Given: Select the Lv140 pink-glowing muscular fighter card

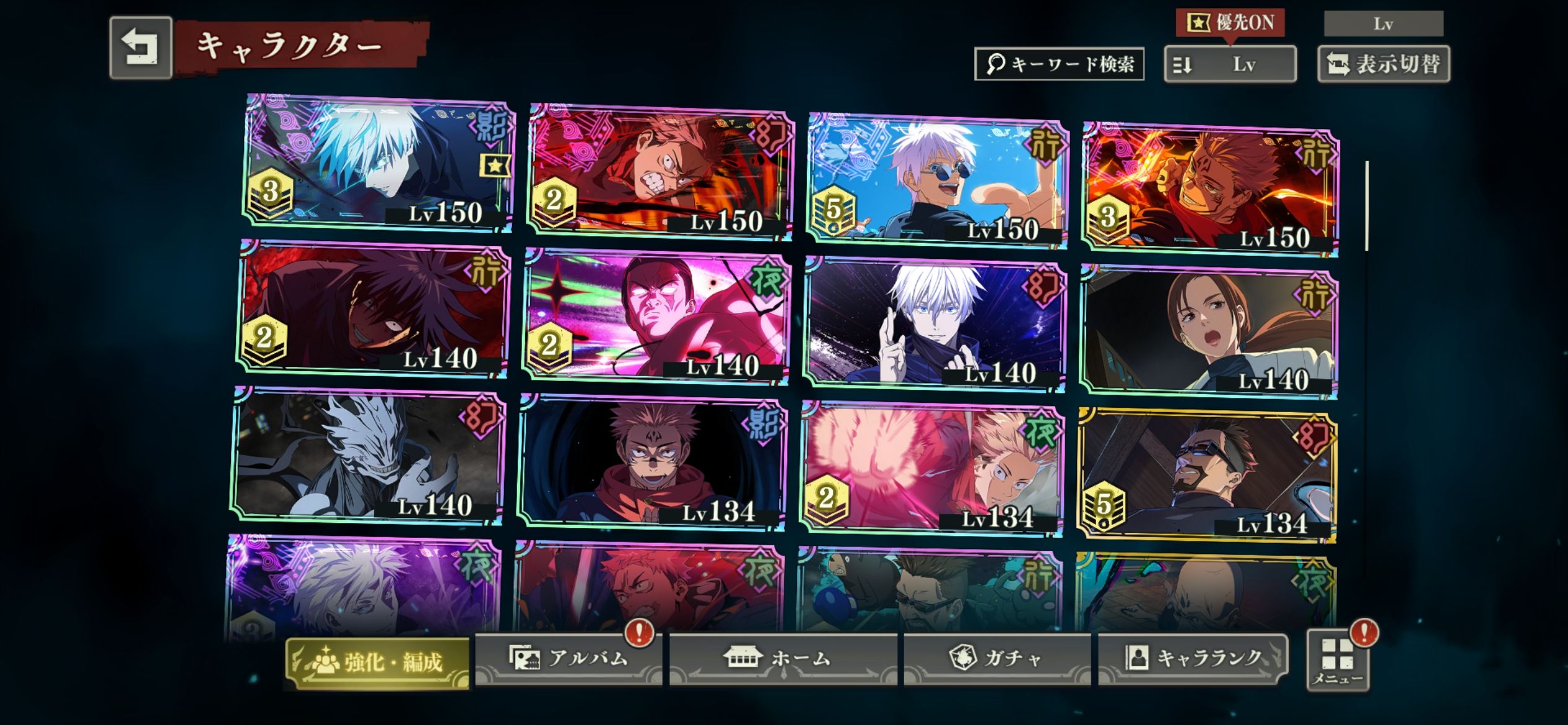Looking at the screenshot, I should 656,316.
